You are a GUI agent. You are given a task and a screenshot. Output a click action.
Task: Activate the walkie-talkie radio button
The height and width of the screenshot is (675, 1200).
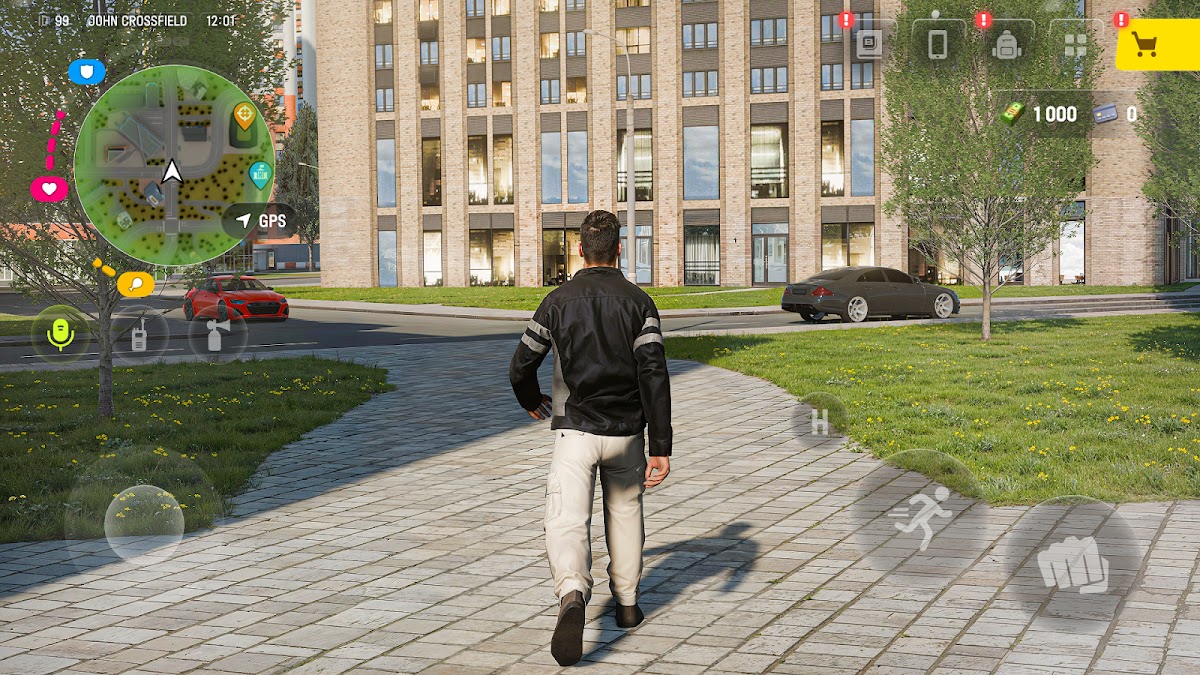(x=139, y=335)
